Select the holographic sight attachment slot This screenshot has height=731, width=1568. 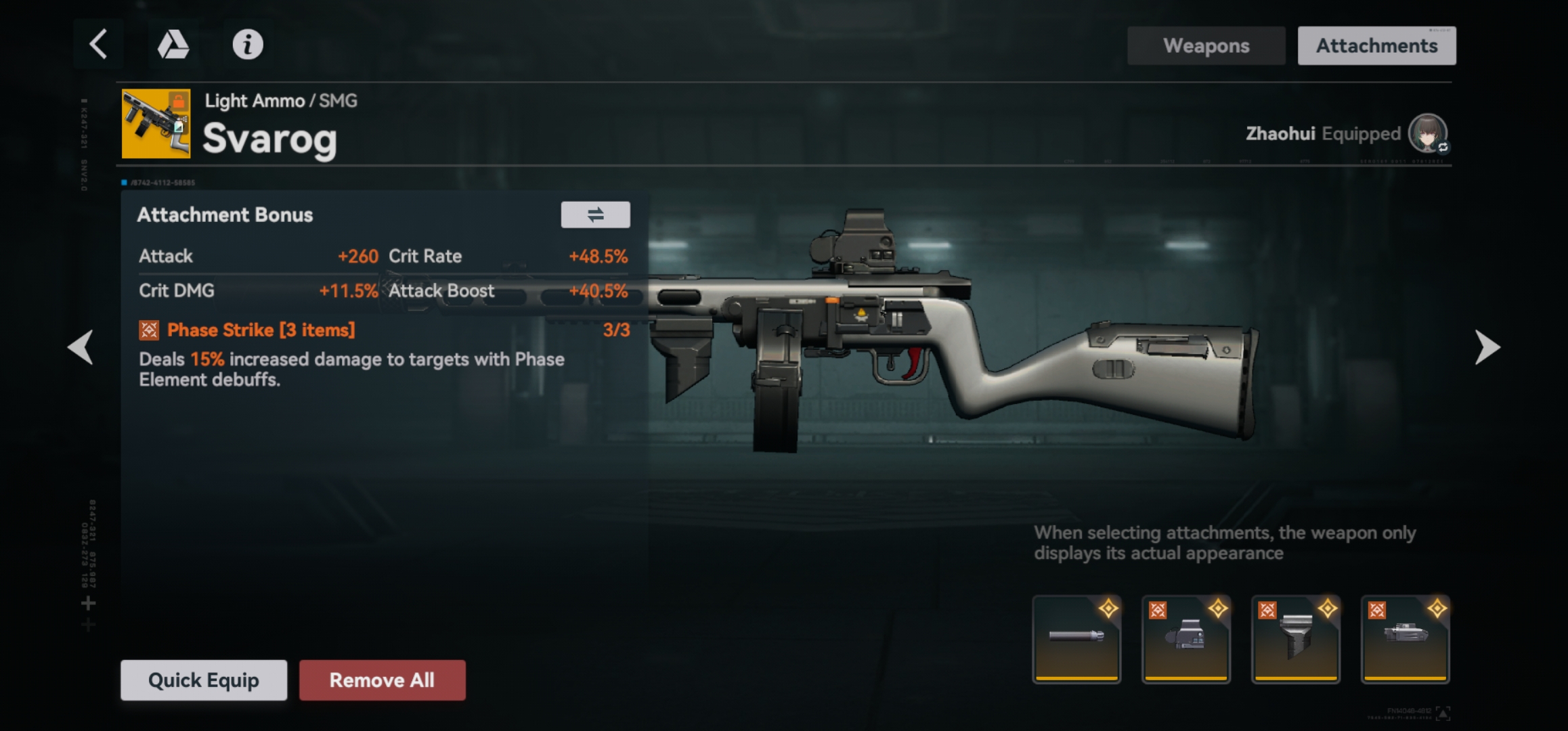coord(1186,639)
